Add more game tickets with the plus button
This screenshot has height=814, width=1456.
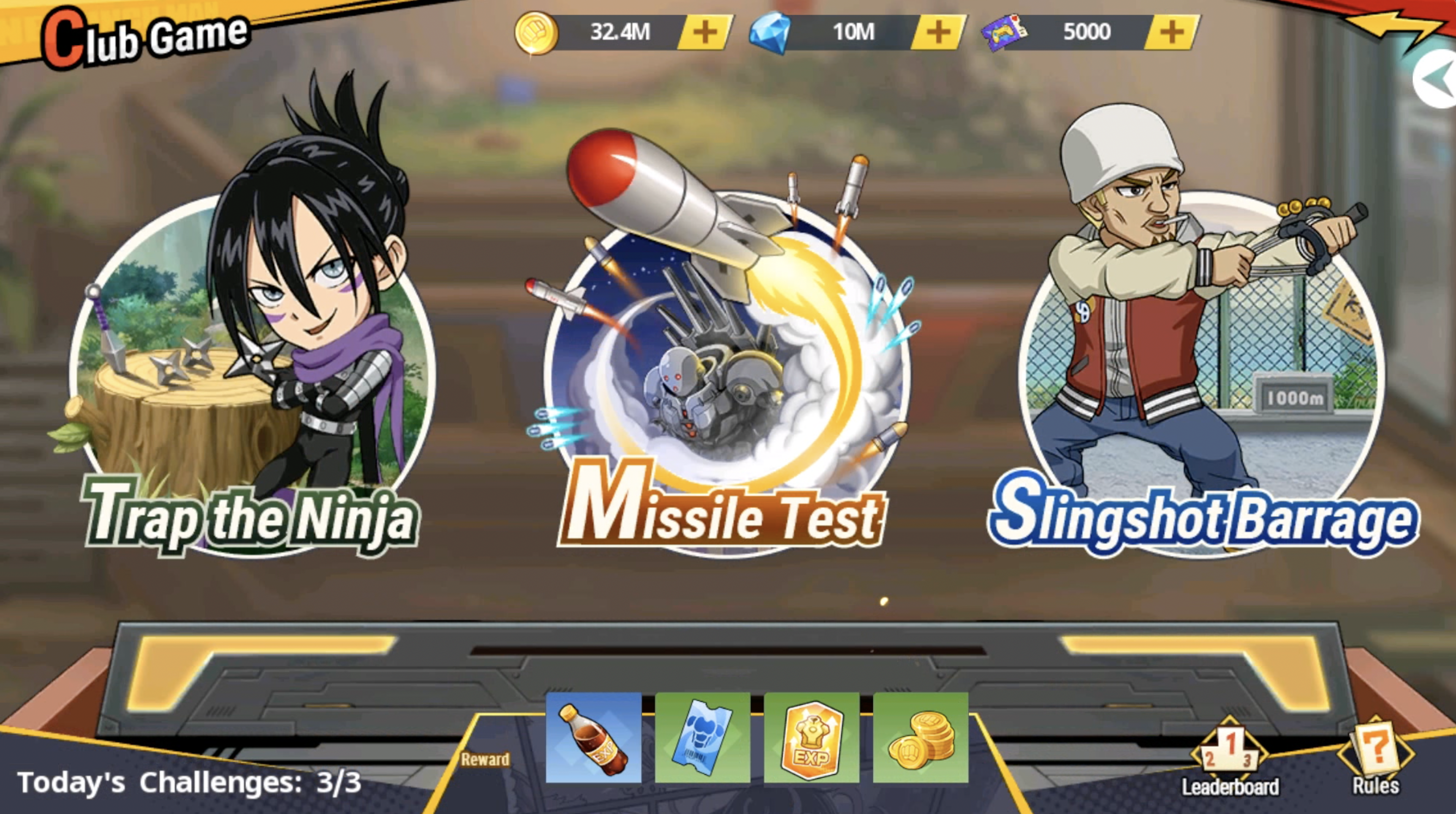point(1172,32)
